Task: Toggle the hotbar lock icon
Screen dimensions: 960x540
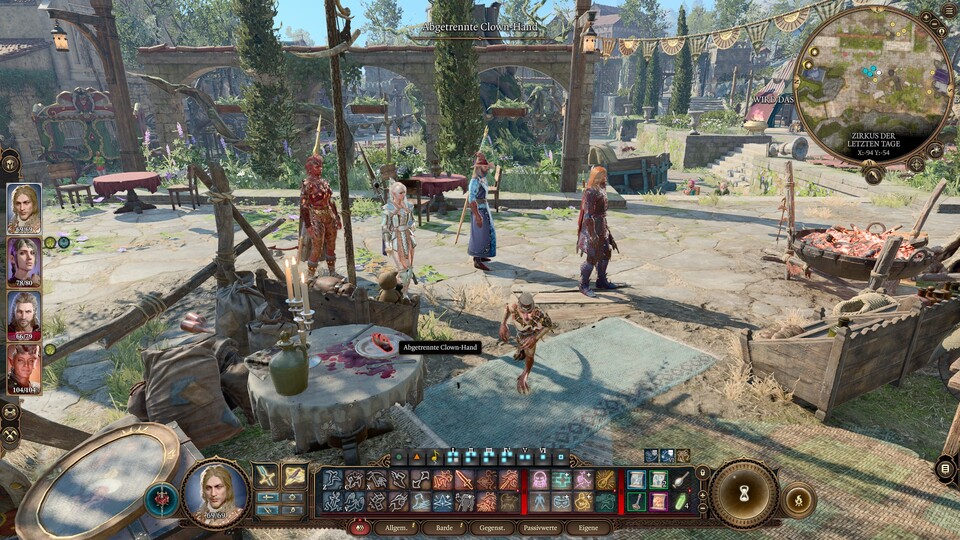Action: coord(702,471)
